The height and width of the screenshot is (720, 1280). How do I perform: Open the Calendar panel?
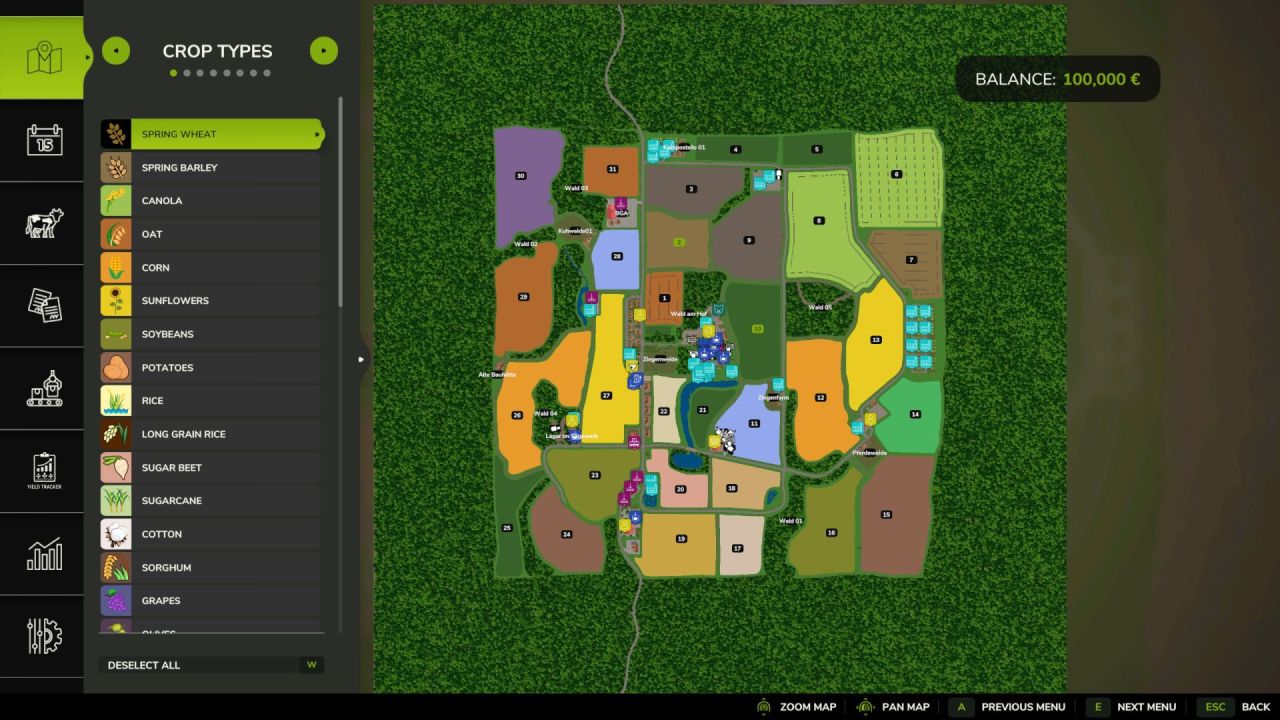[41, 139]
